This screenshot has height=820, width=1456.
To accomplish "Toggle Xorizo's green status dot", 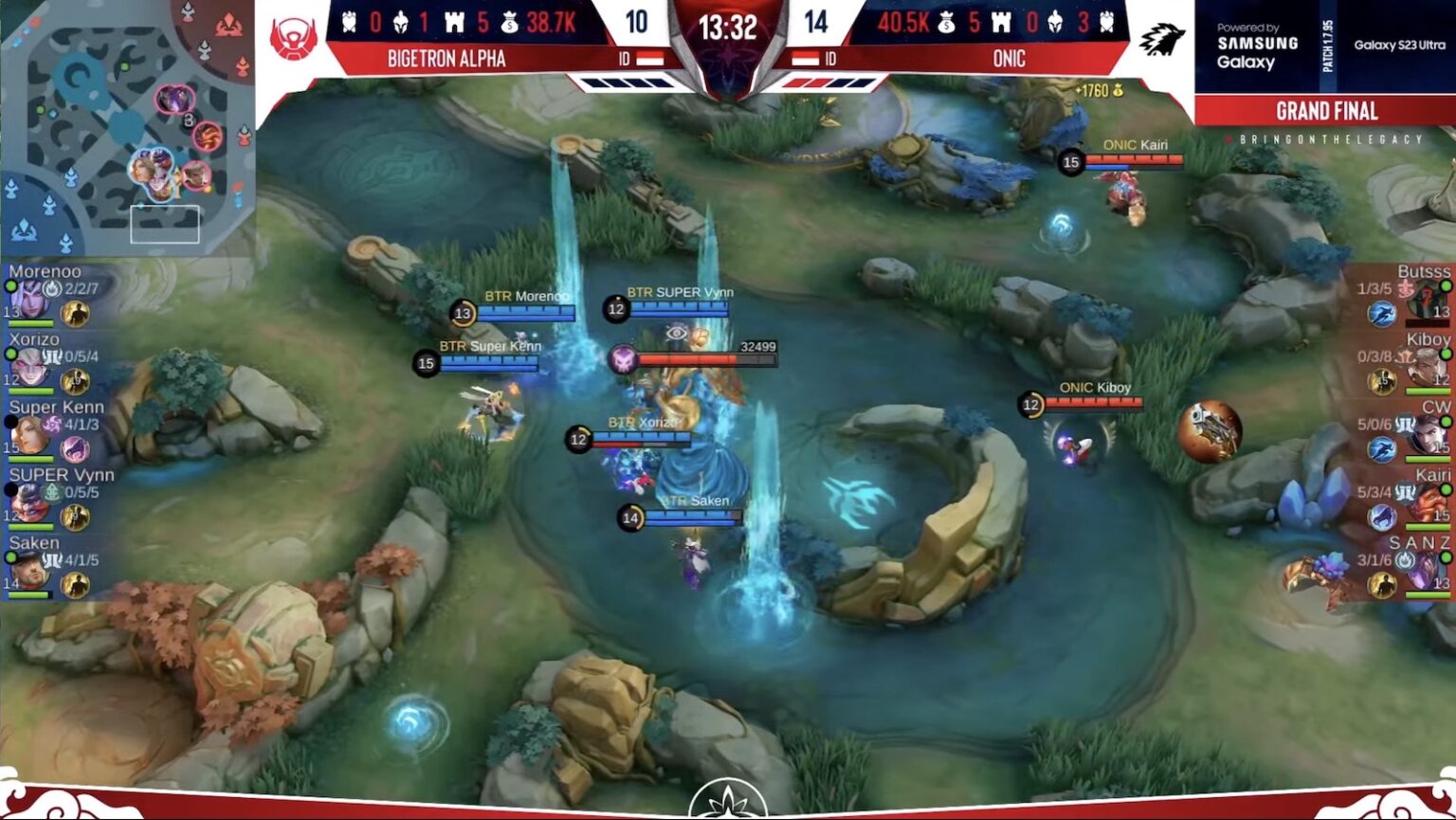I will tap(9, 353).
